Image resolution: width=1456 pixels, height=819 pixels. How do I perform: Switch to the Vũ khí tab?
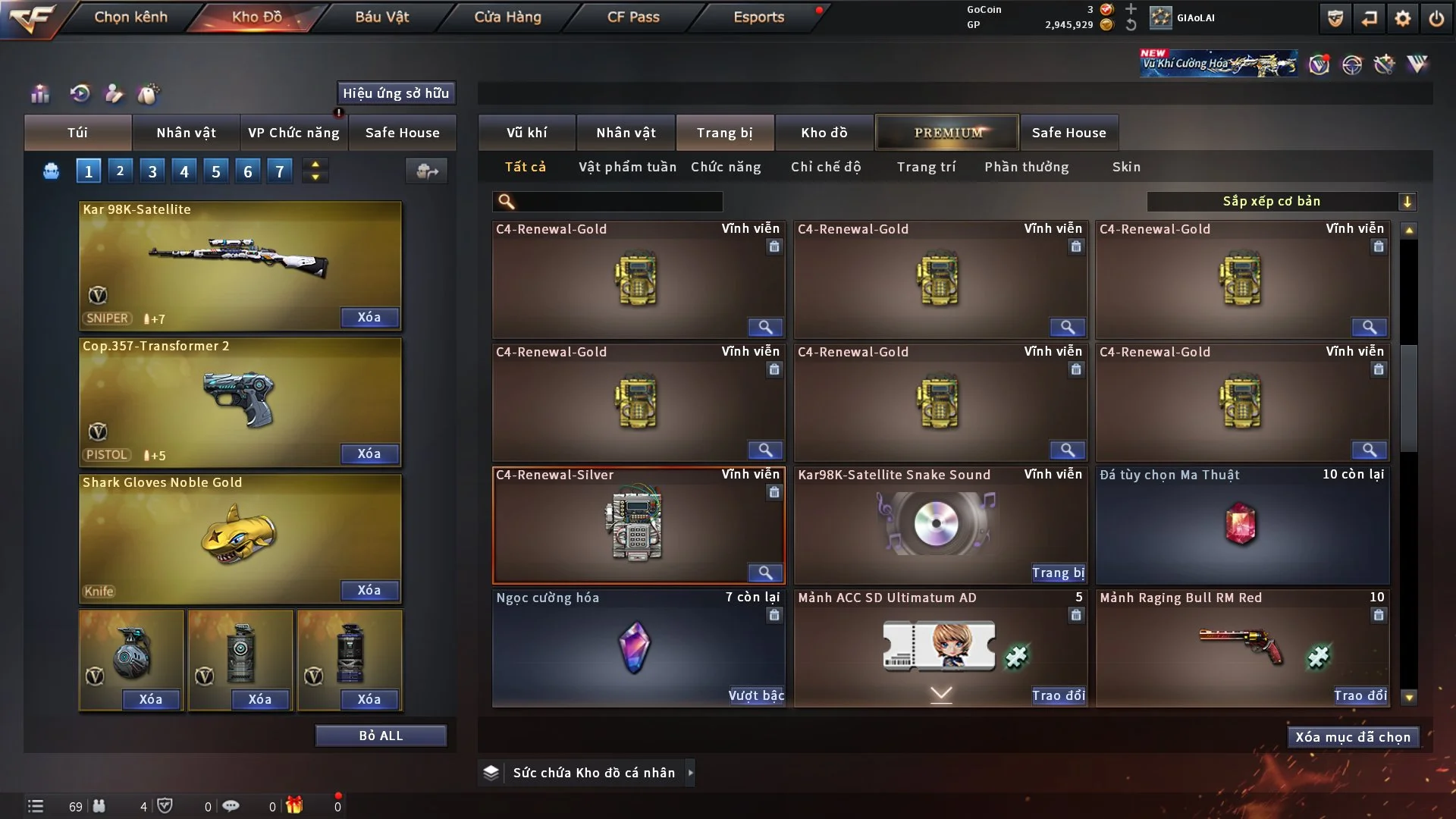(x=526, y=133)
